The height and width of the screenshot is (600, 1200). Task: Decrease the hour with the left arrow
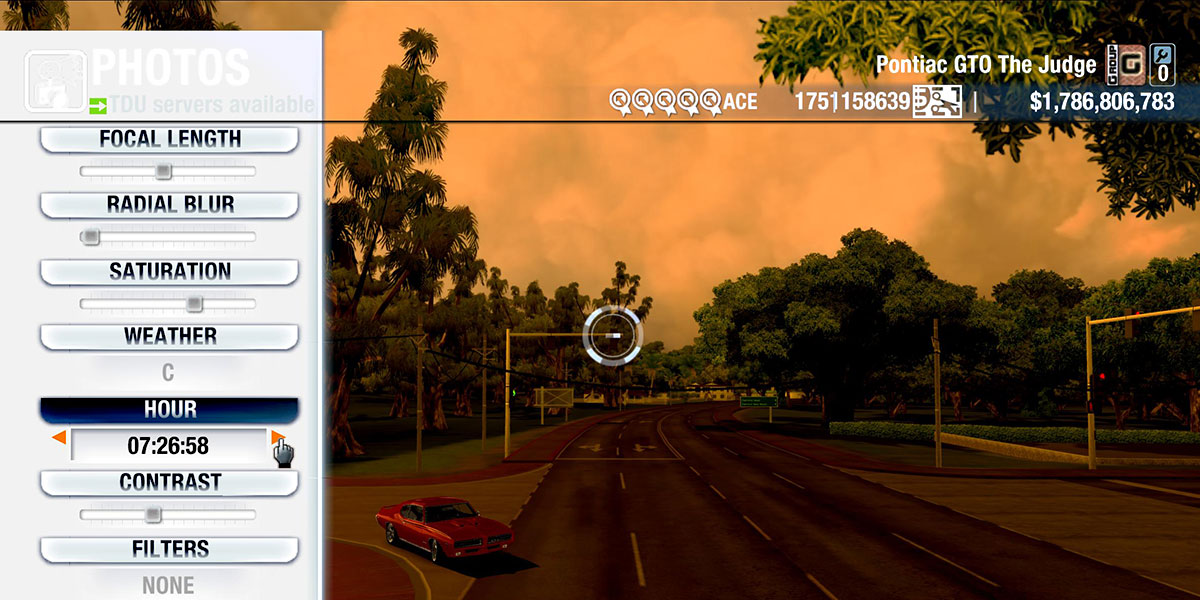tap(60, 438)
